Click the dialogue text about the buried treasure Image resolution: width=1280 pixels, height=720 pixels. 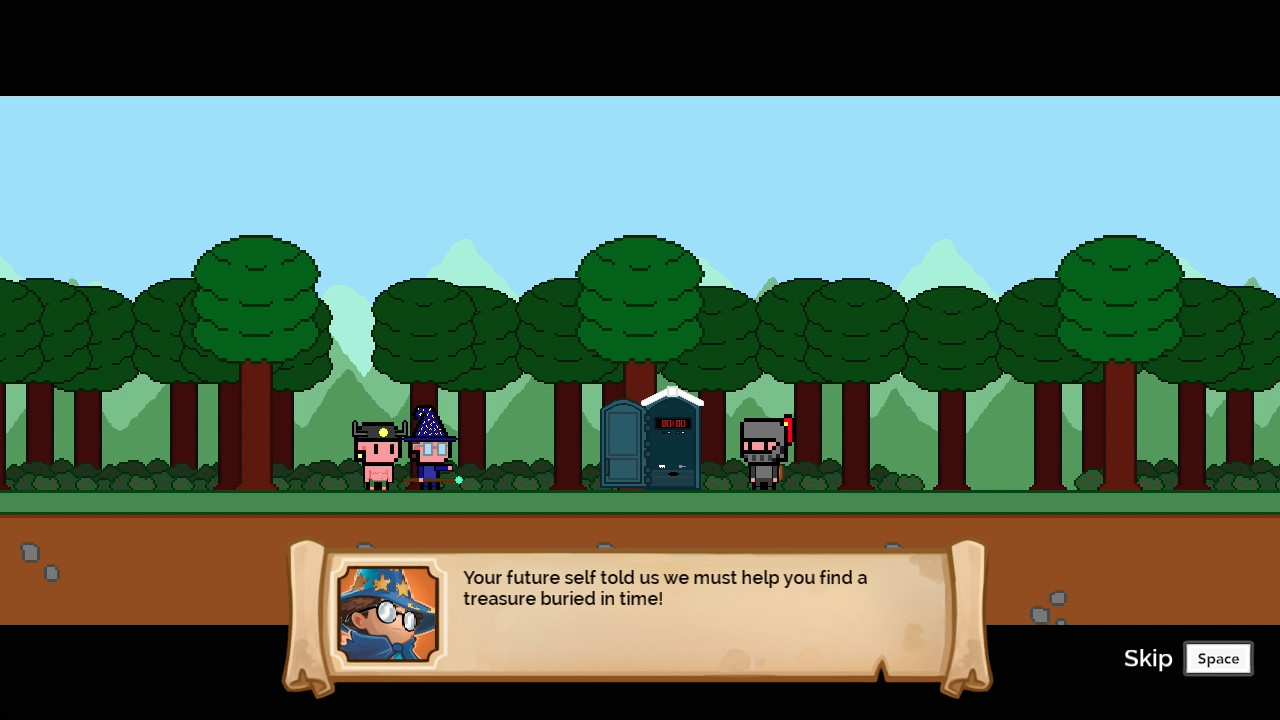pos(664,588)
